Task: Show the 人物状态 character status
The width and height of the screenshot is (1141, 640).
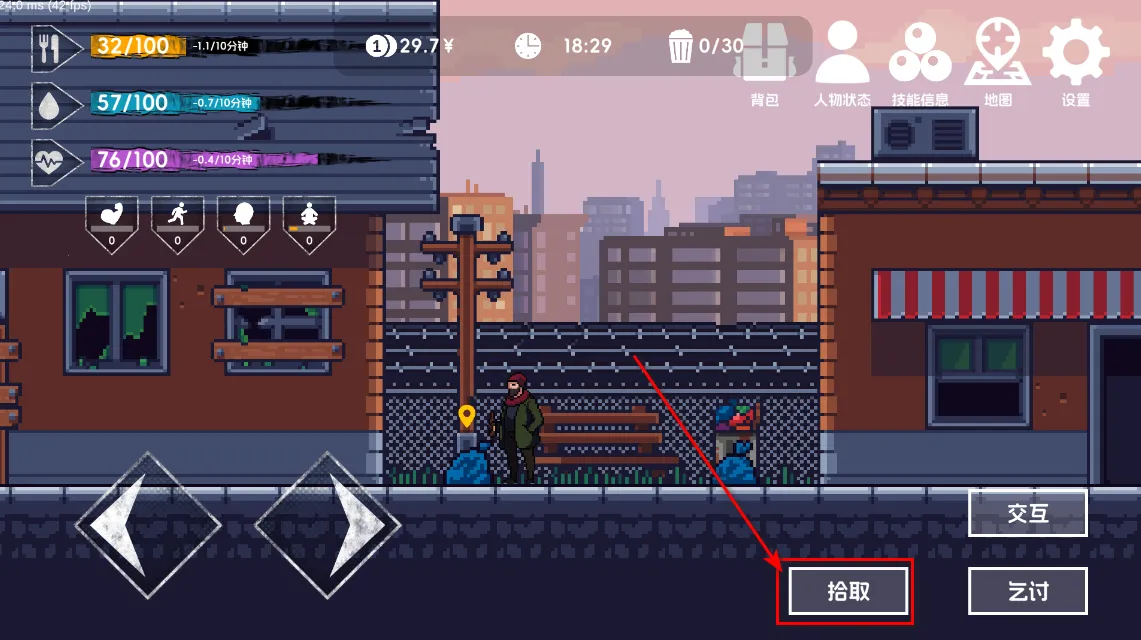Action: pyautogui.click(x=842, y=60)
